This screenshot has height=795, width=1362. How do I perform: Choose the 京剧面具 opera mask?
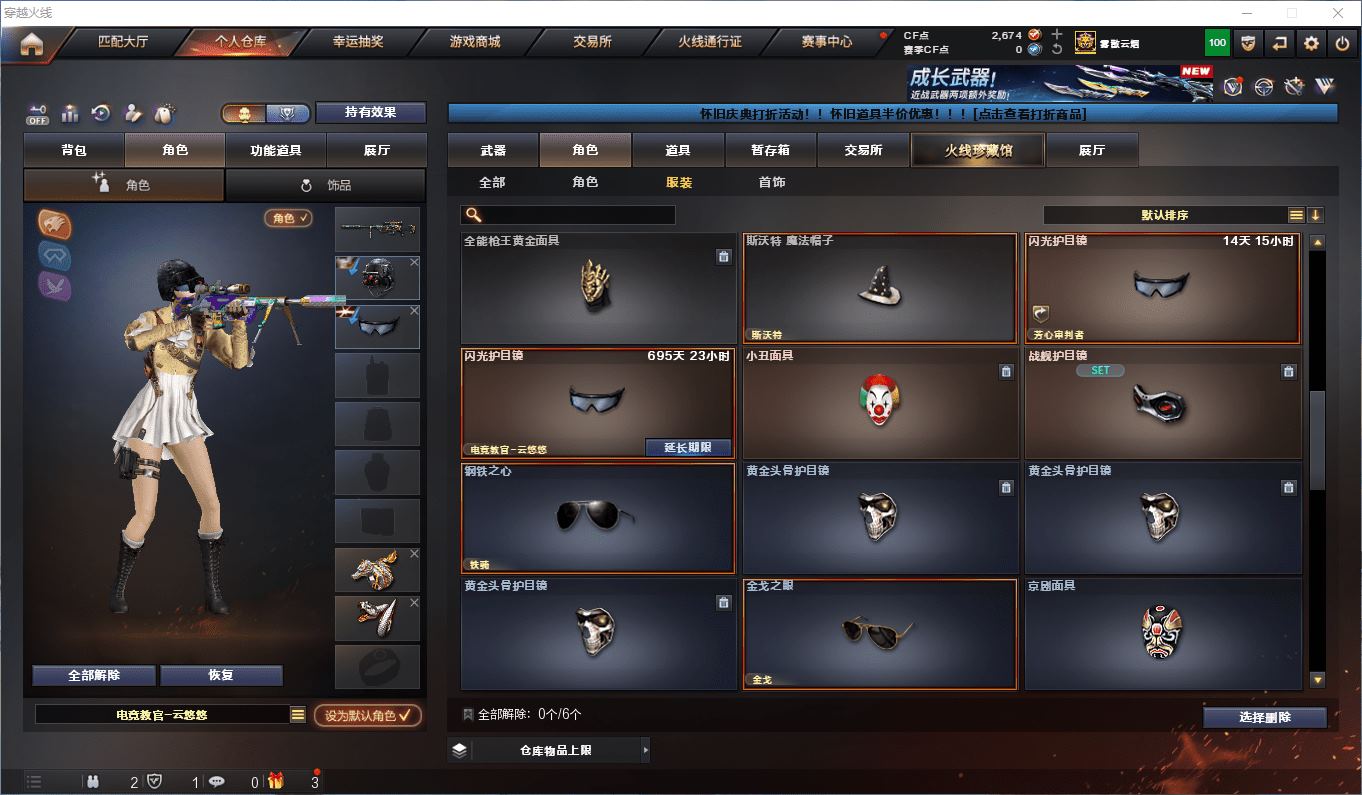[1163, 633]
